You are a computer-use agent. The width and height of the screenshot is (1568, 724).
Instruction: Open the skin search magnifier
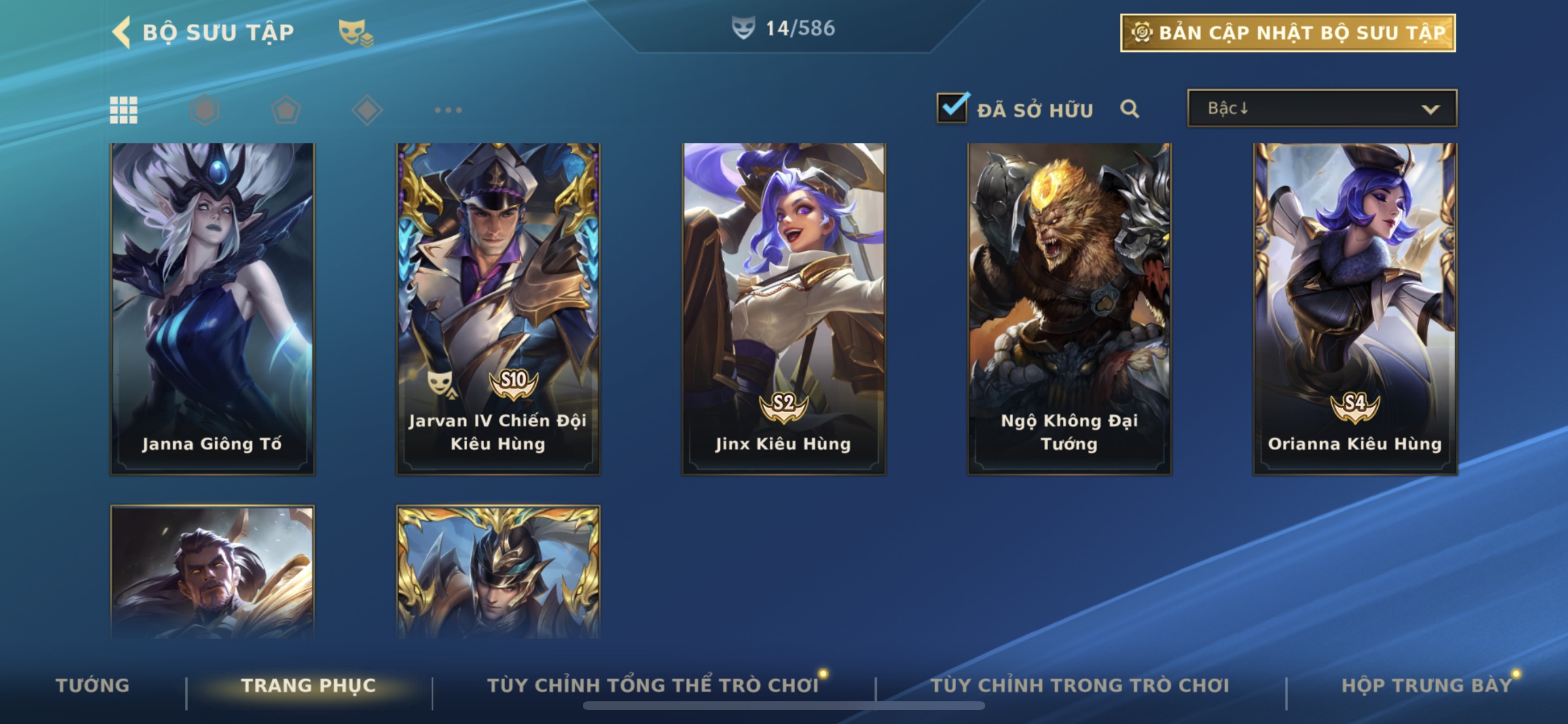click(x=1129, y=109)
